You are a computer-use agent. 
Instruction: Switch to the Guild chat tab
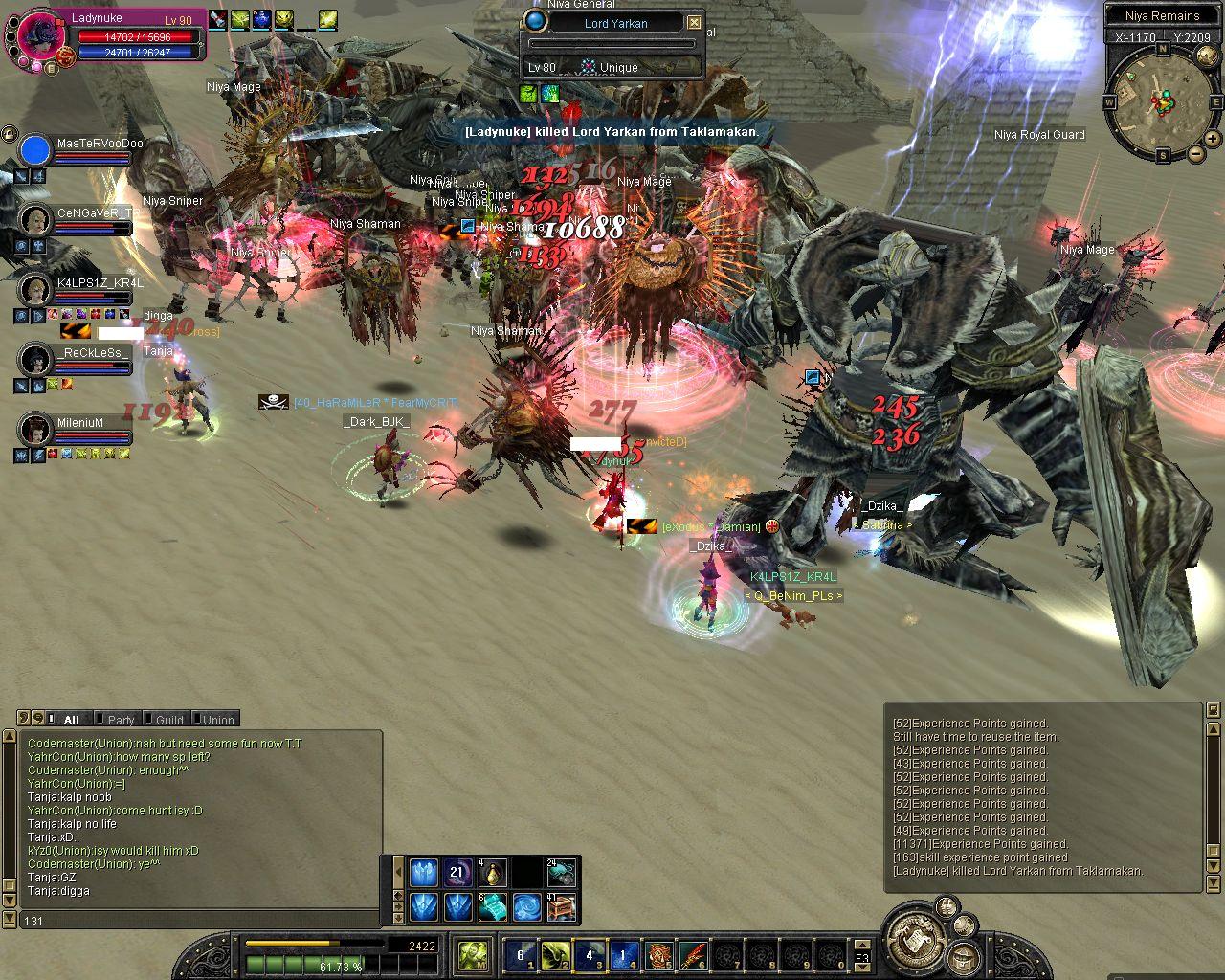(169, 720)
